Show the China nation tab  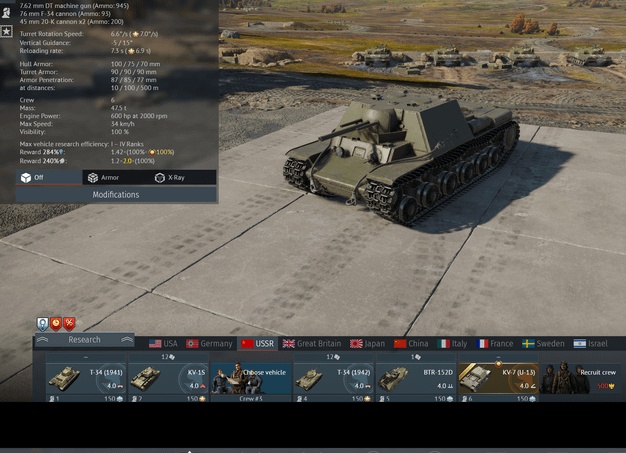pos(411,343)
